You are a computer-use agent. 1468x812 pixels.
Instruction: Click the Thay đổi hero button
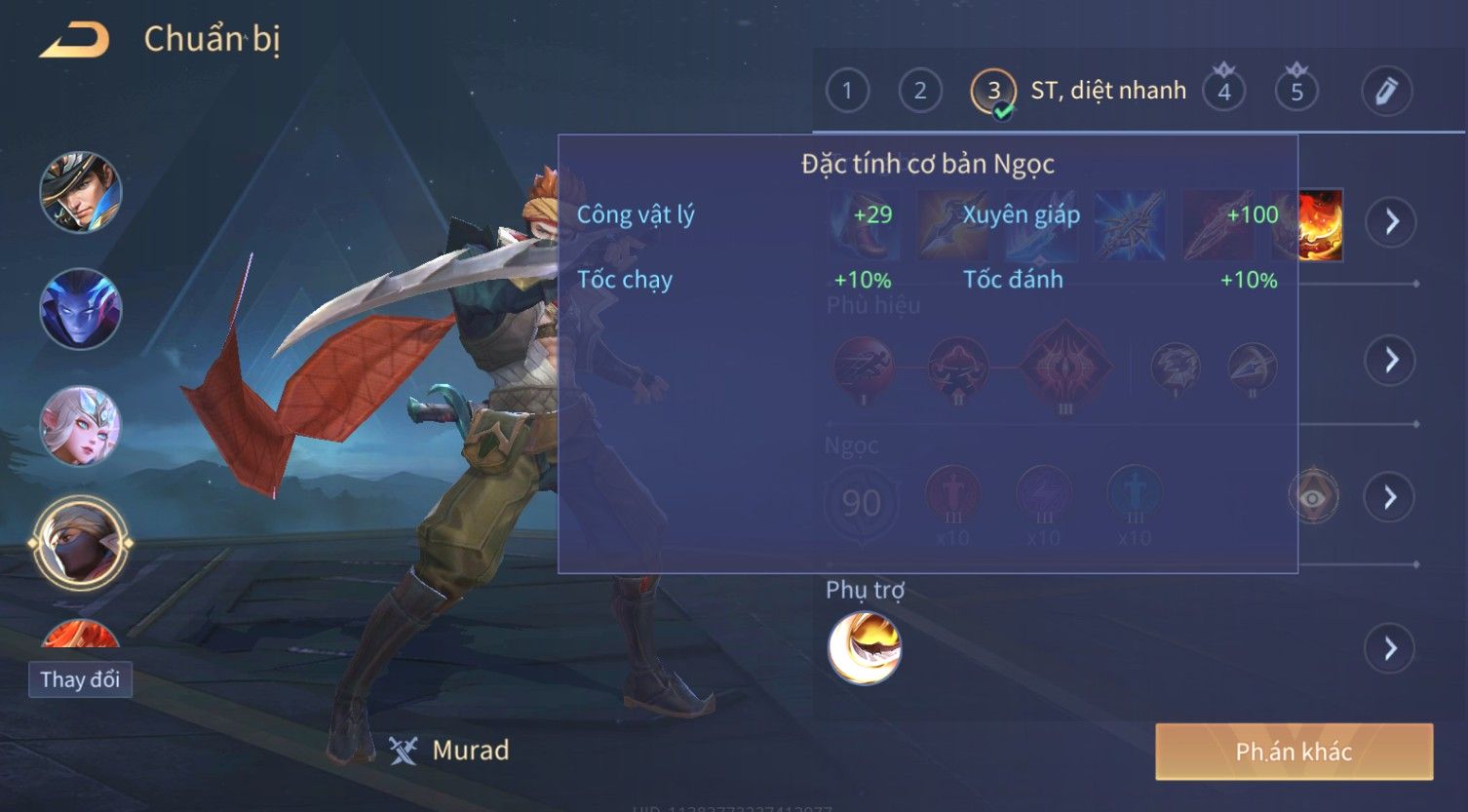pyautogui.click(x=80, y=679)
